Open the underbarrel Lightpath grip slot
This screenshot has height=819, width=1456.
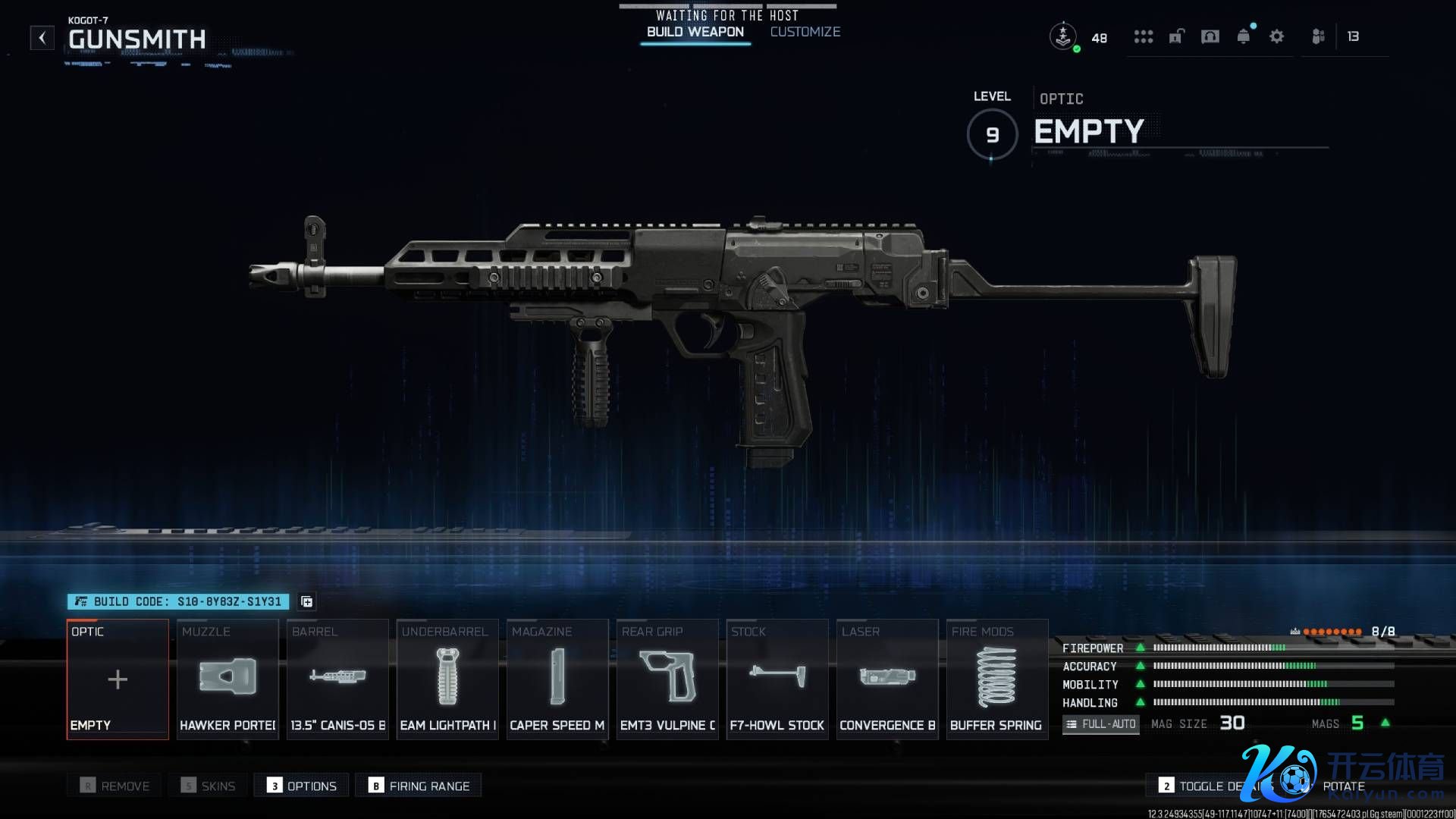pos(447,679)
